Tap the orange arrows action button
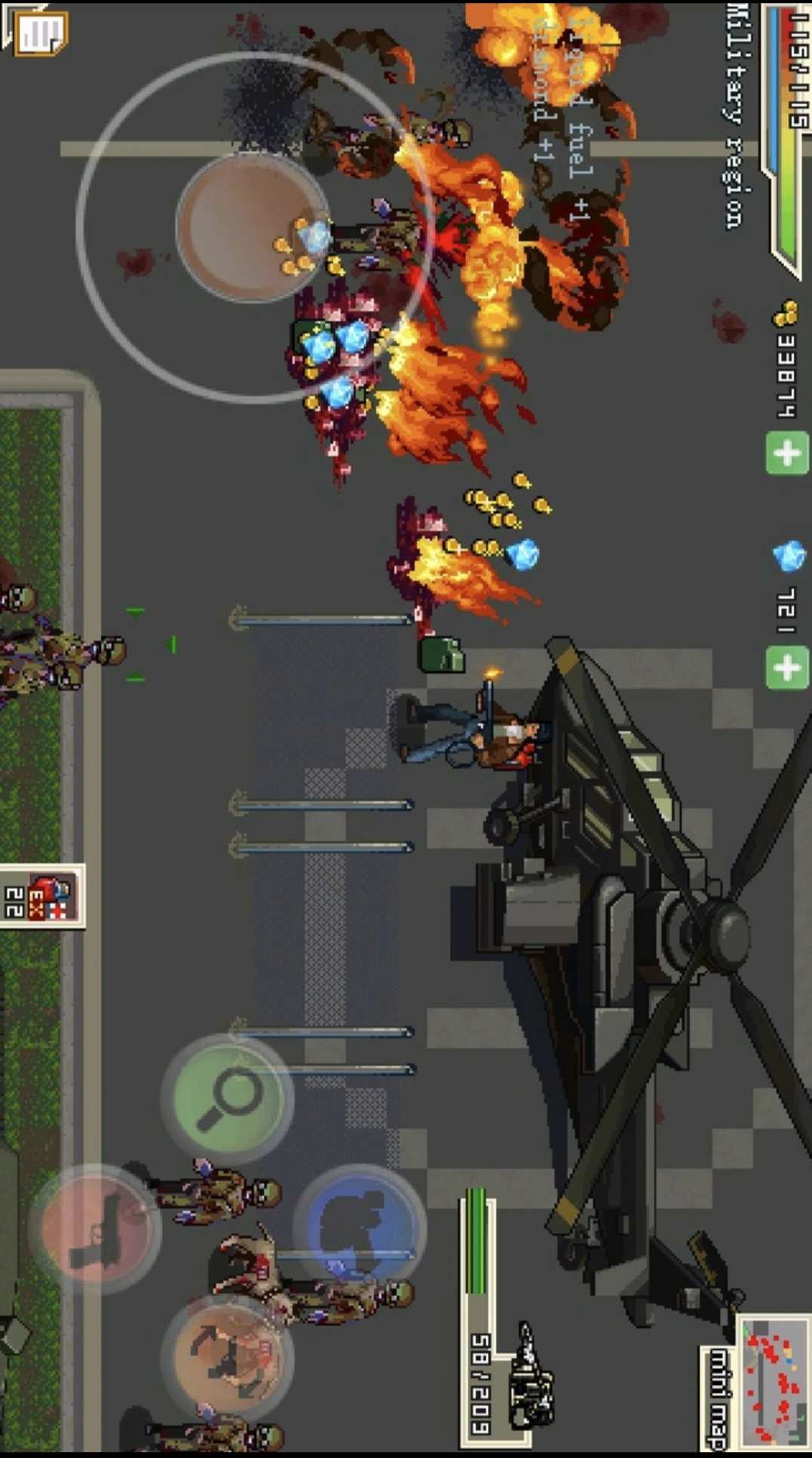This screenshot has width=812, height=1458. (x=227, y=1355)
